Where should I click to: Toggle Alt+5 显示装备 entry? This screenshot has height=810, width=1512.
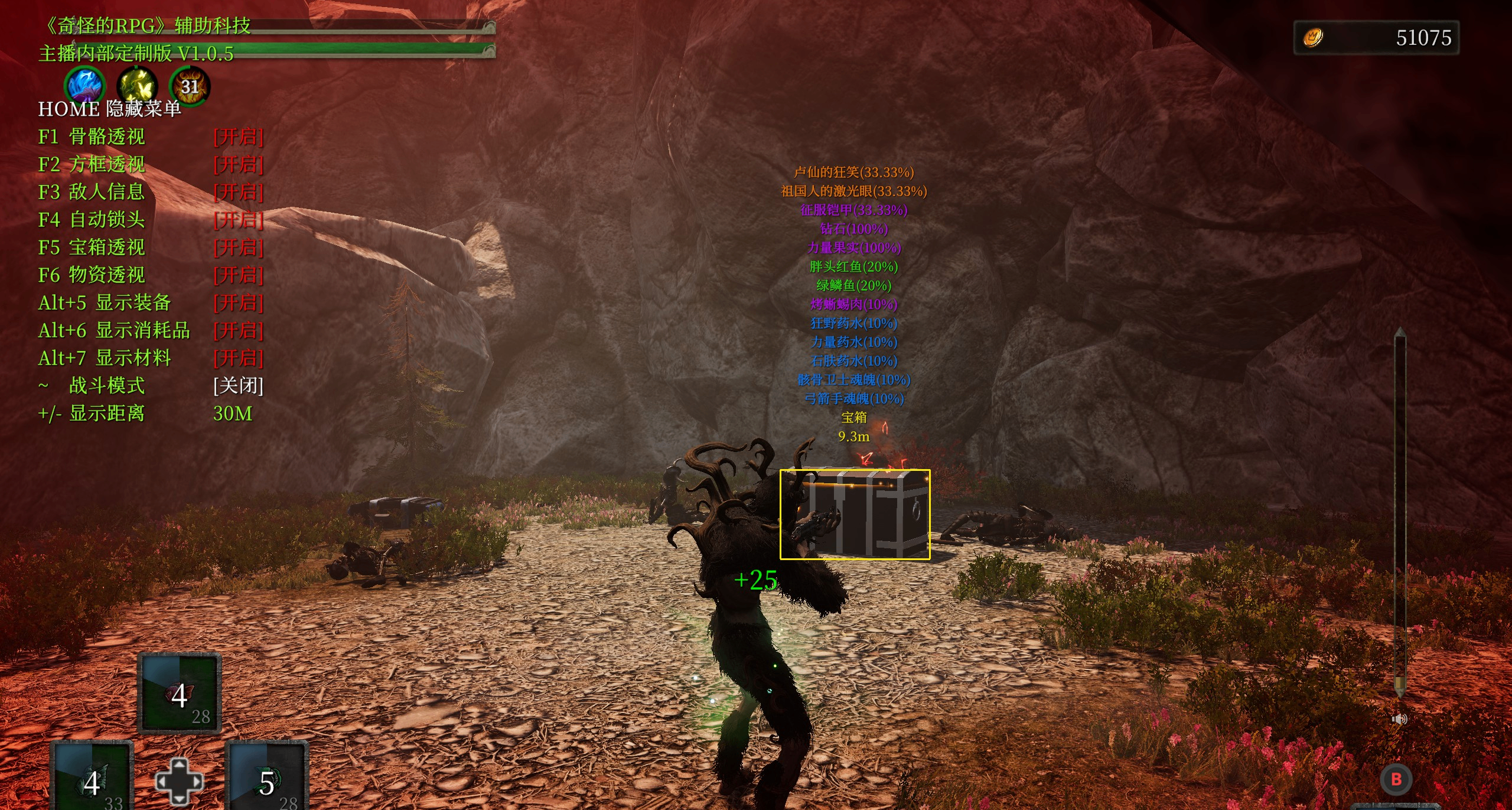point(238,303)
